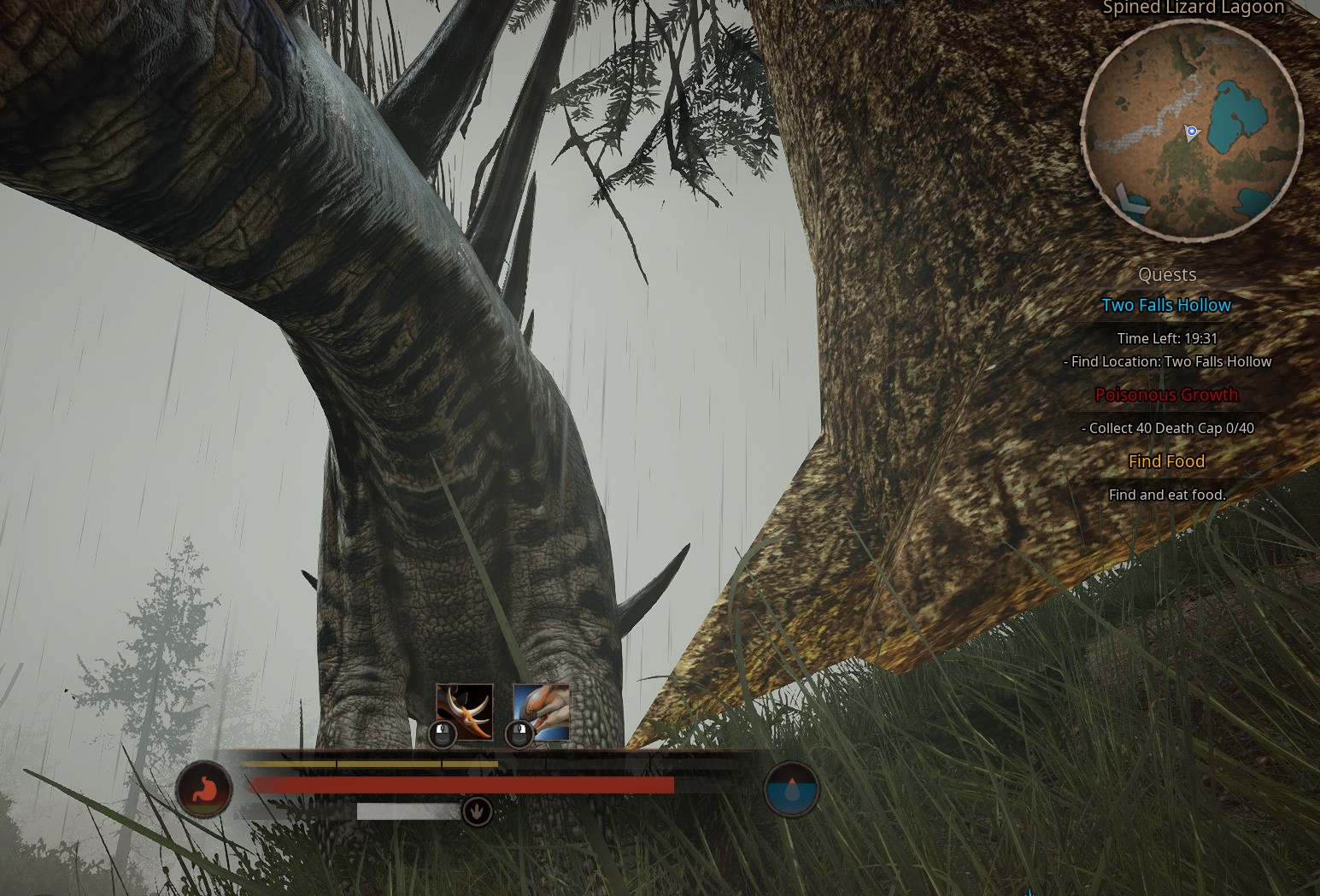The height and width of the screenshot is (896, 1320).
Task: Toggle the Find Food quest tracking
Action: (x=1167, y=461)
